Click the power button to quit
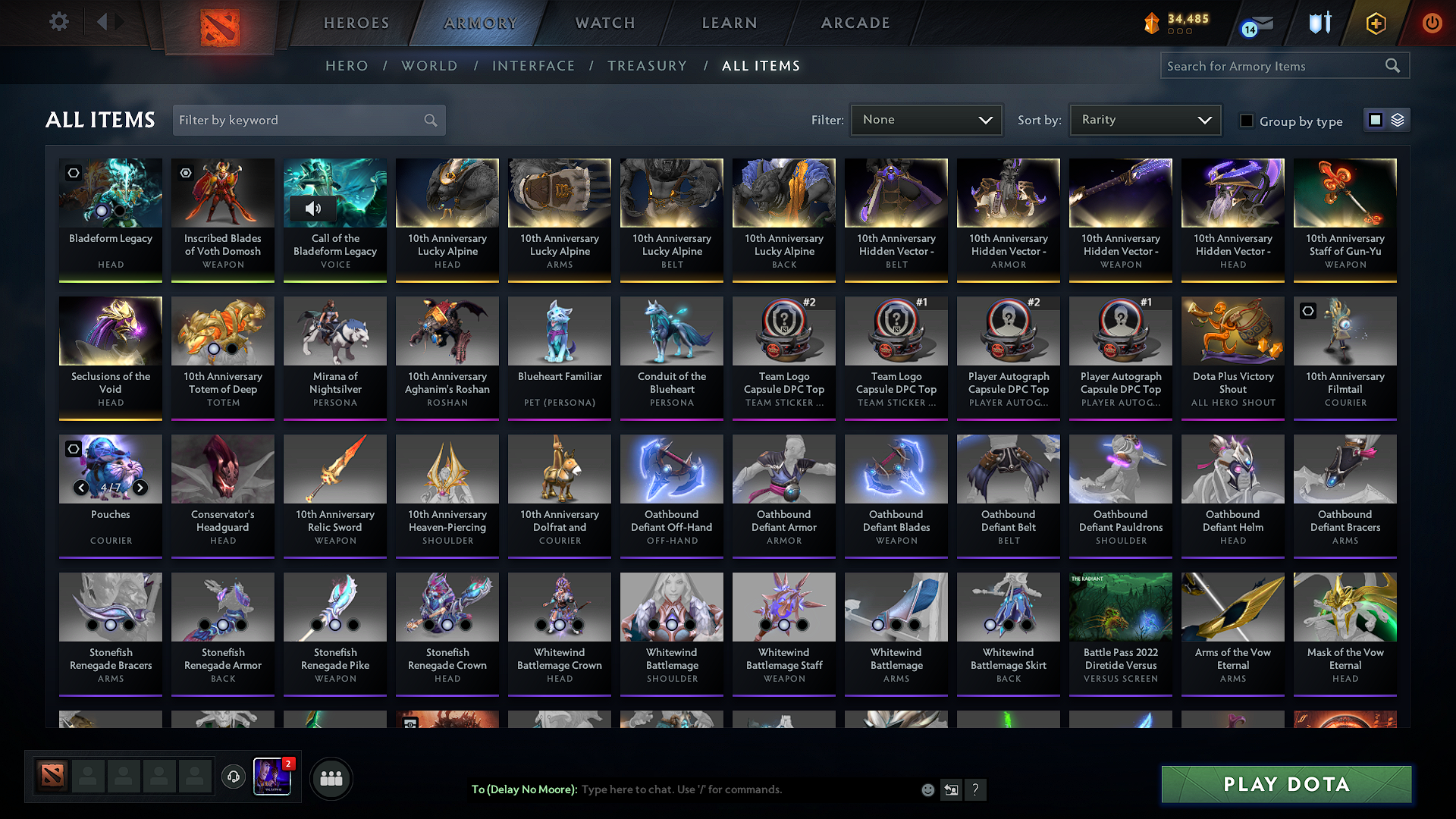The width and height of the screenshot is (1456, 819). click(1432, 23)
